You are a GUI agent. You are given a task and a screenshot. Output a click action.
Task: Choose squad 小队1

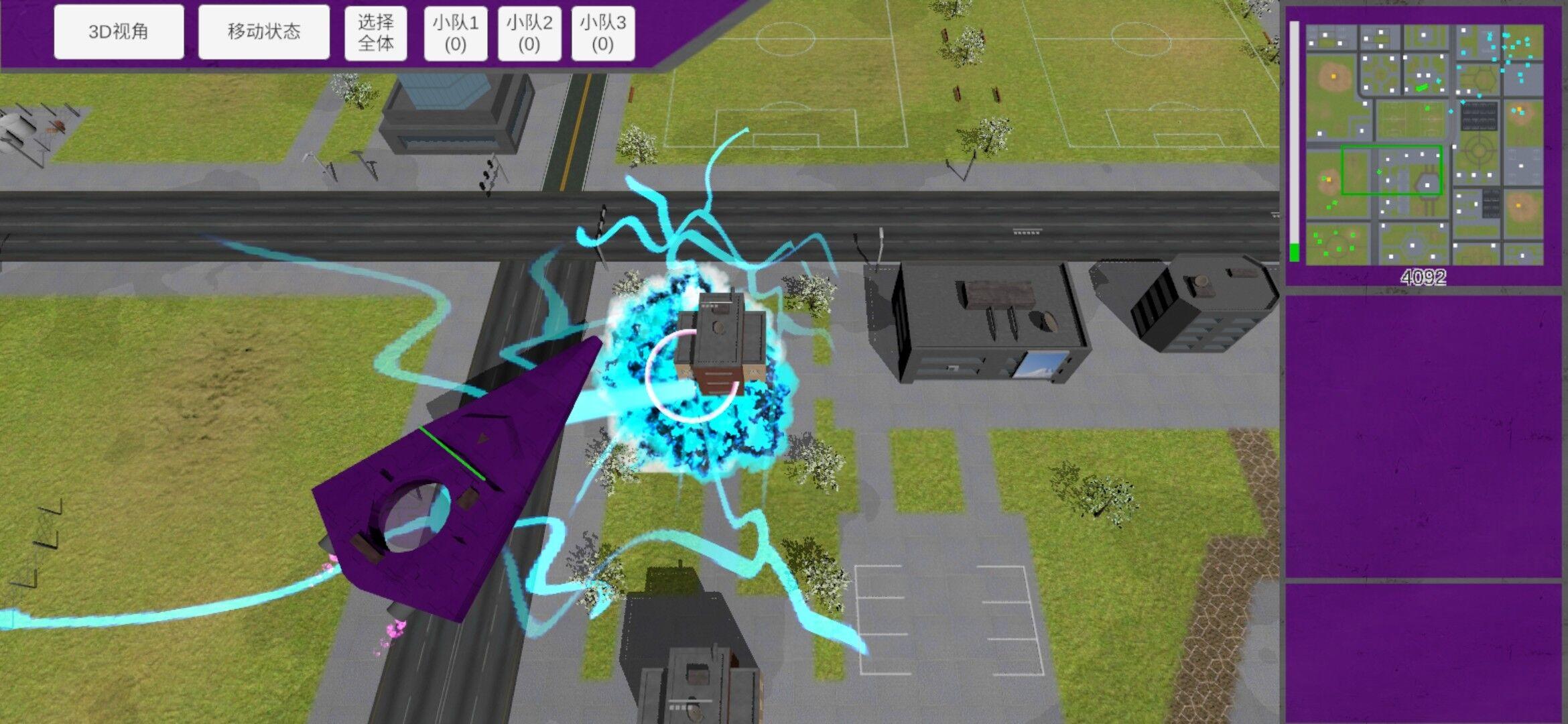tap(456, 33)
